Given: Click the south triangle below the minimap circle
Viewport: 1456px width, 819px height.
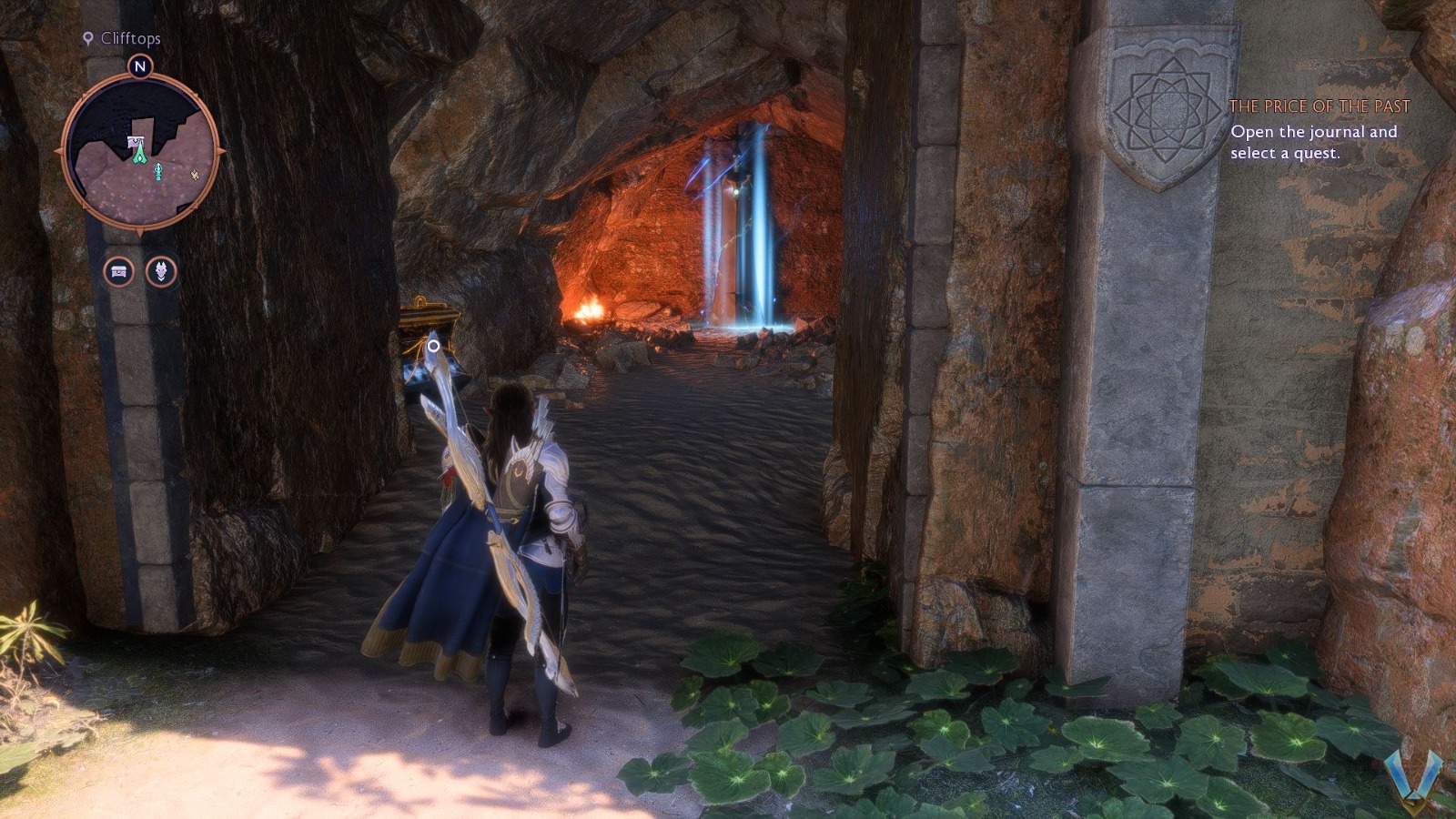Looking at the screenshot, I should point(138,229).
